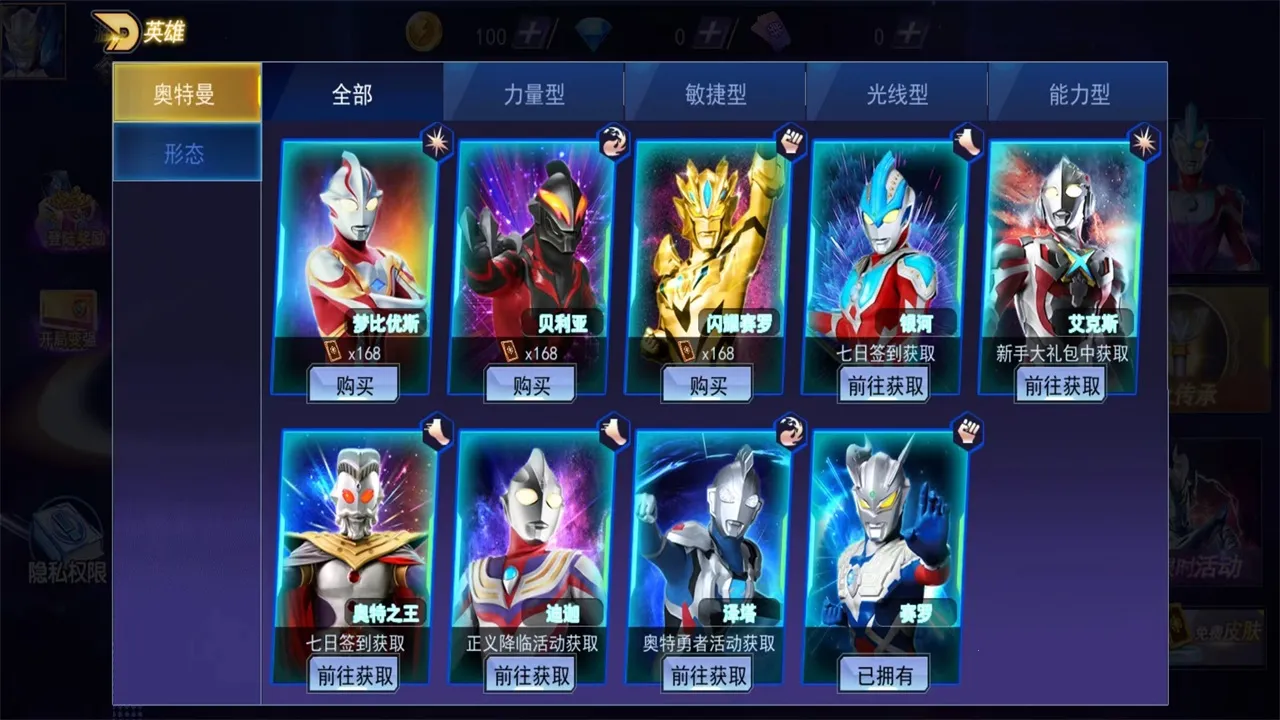Click 前往获取 under 泽塔
1280x720 pixels.
[x=709, y=675]
